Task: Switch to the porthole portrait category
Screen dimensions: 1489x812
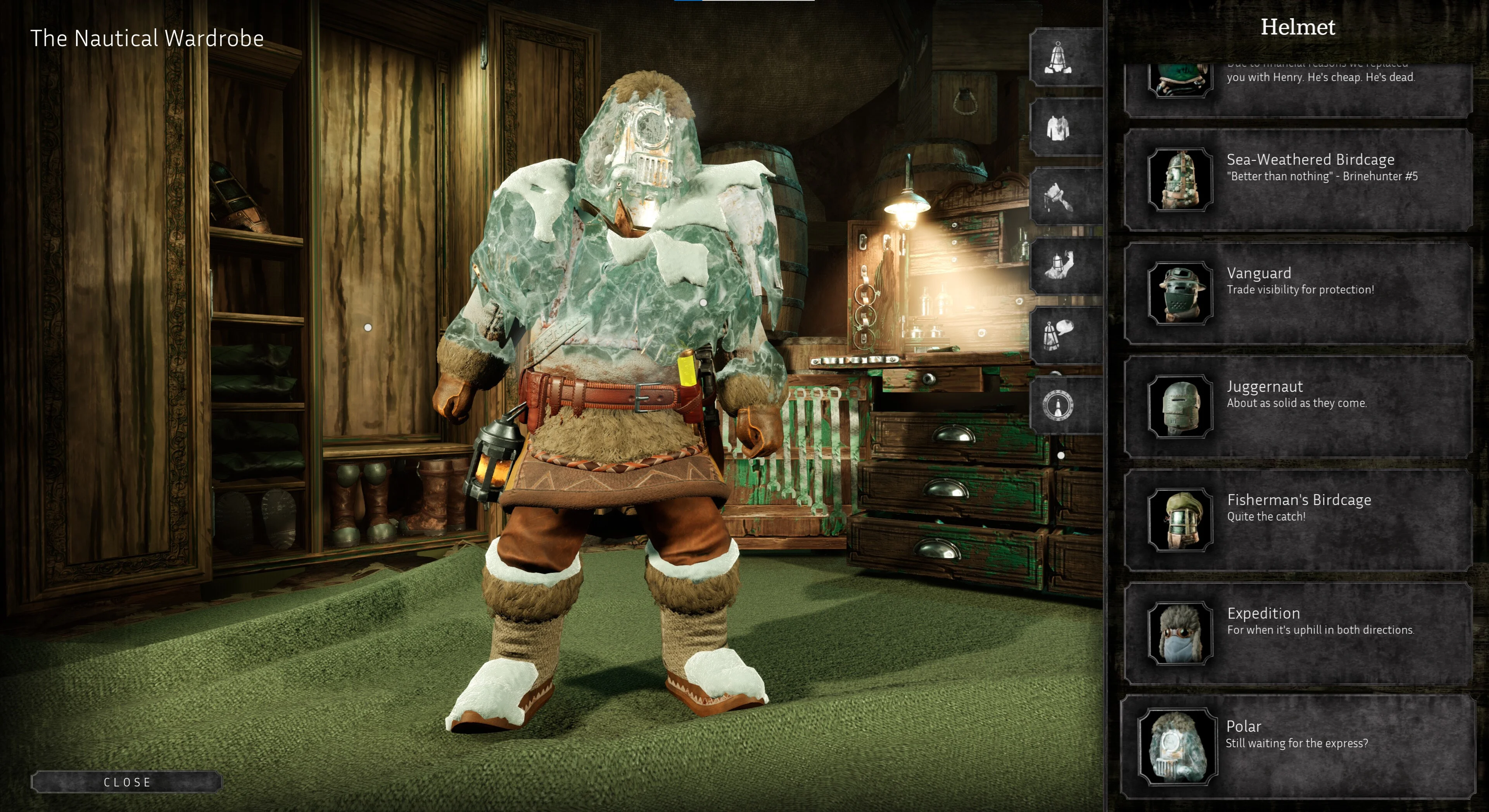Action: [1058, 405]
